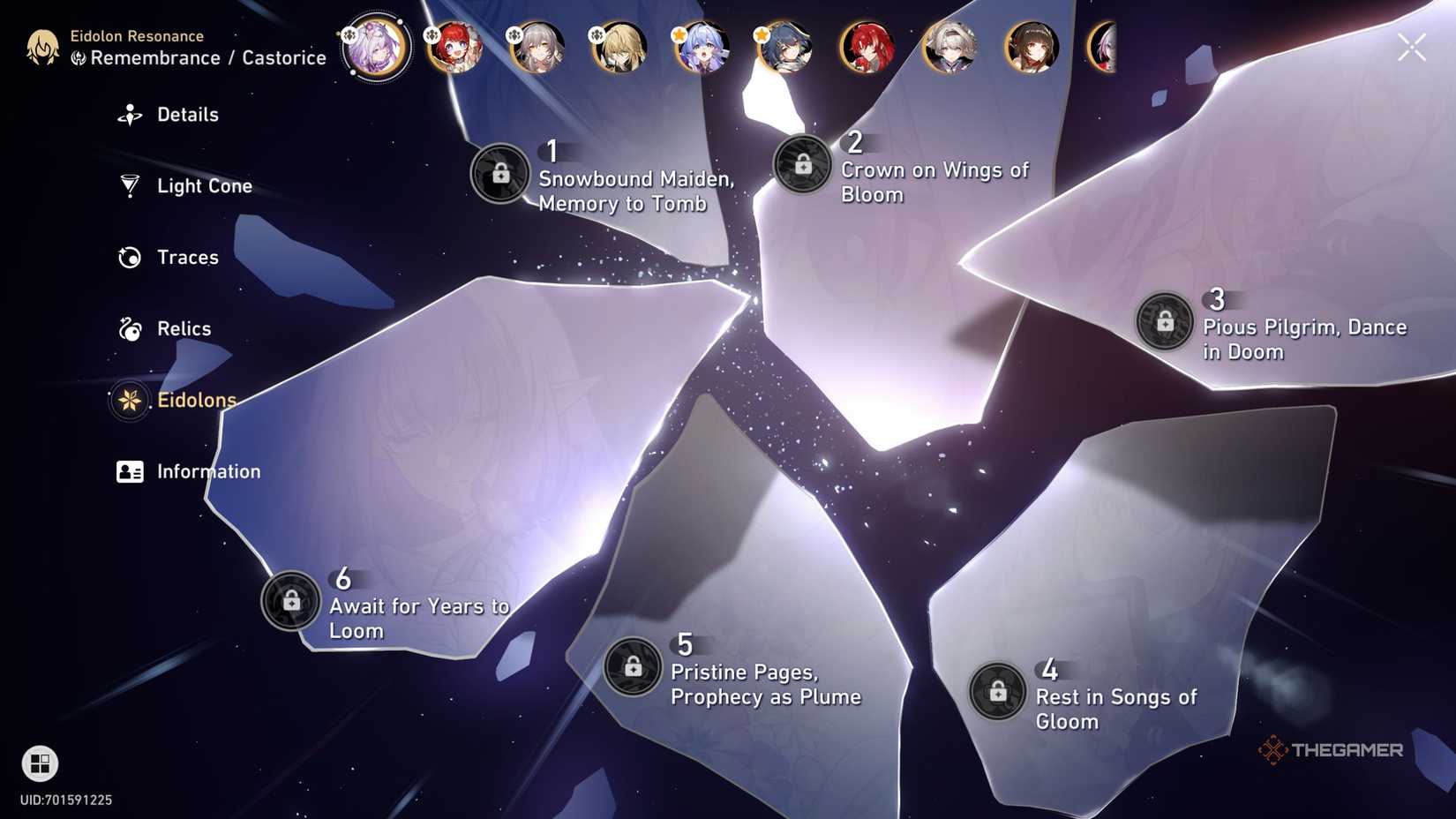1456x819 pixels.
Task: Open Eidolon 2, Crown on Wings of Bloom
Action: pyautogui.click(x=804, y=163)
